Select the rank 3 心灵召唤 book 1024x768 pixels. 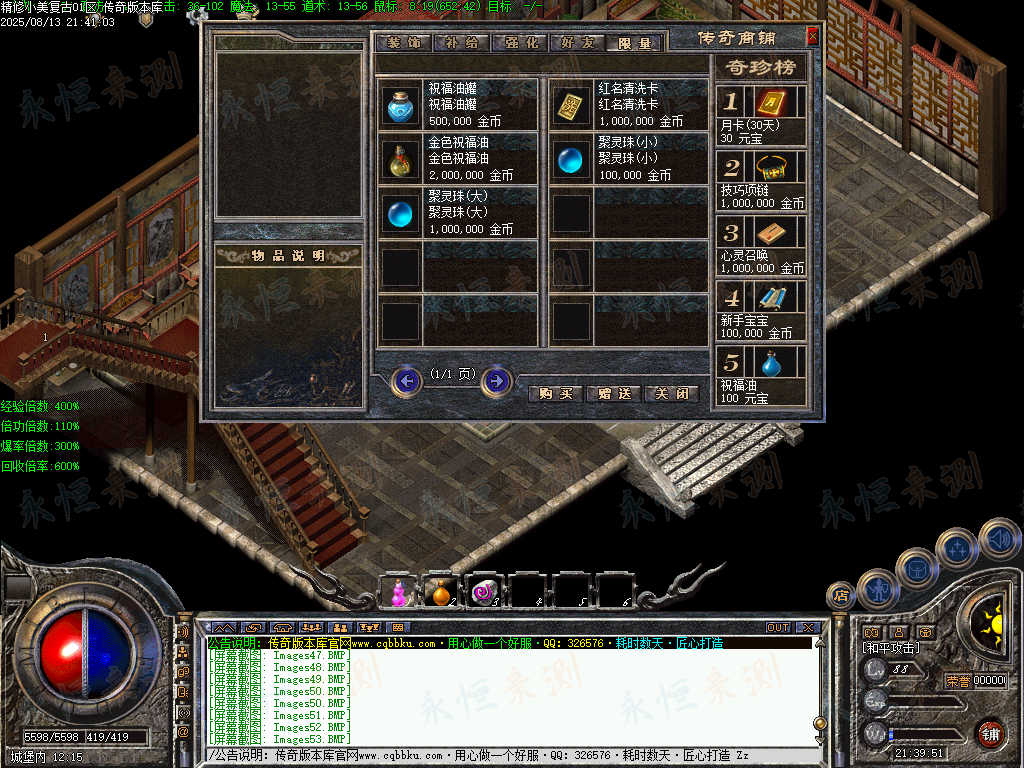coord(769,233)
